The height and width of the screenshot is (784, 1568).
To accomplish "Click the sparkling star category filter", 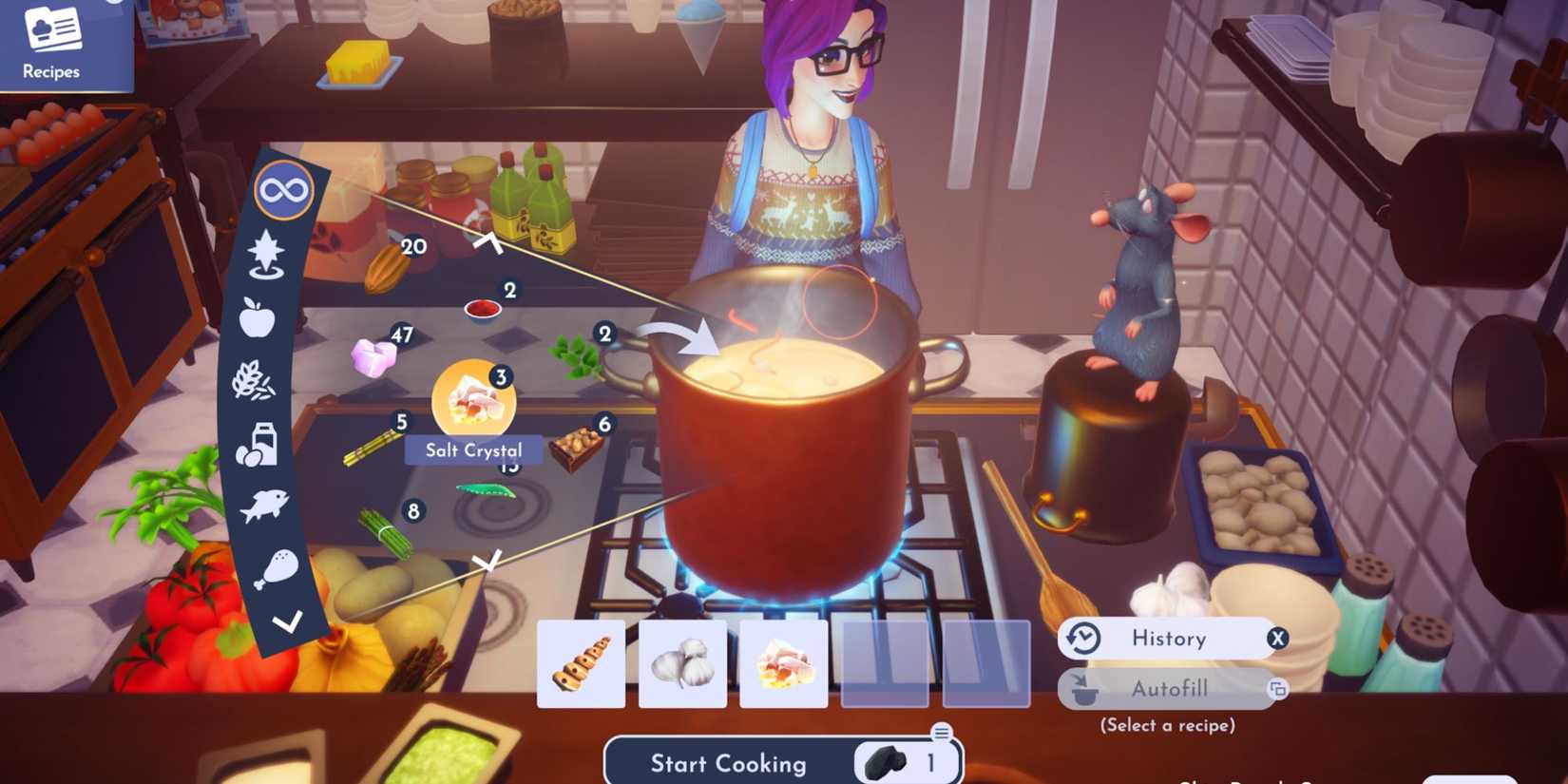I will click(x=268, y=253).
